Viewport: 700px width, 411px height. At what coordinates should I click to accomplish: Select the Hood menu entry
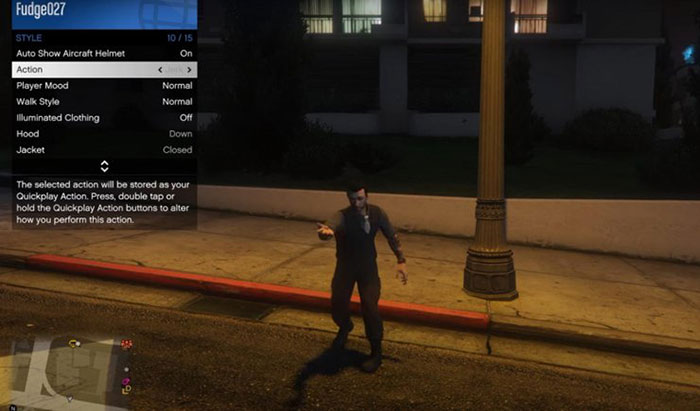(104, 134)
